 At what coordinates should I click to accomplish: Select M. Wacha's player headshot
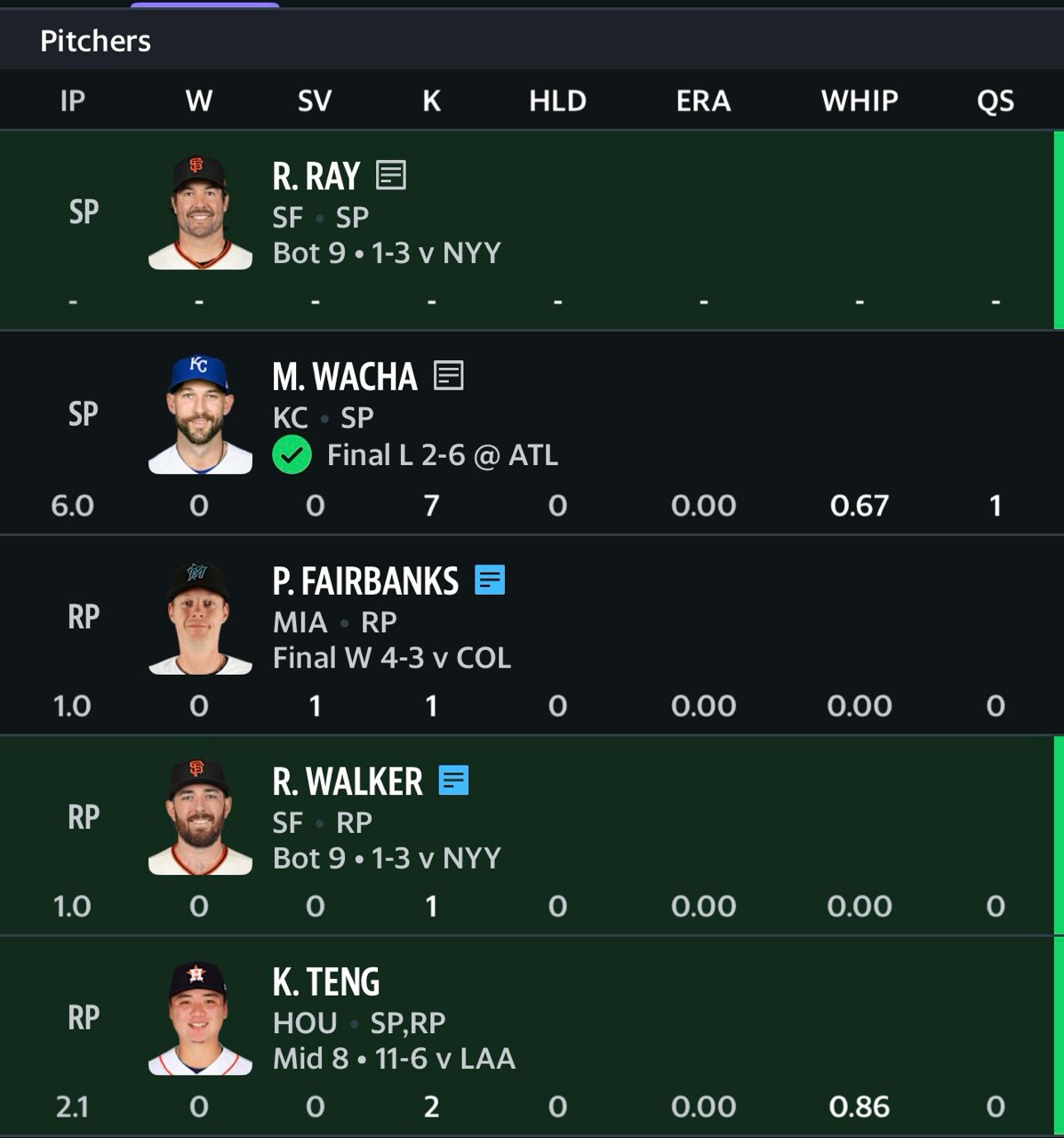(x=200, y=414)
